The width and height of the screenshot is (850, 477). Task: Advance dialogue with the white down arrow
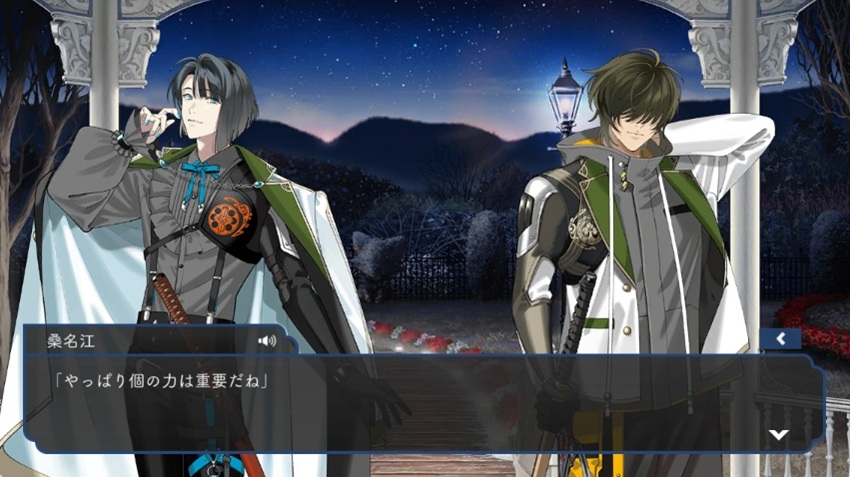coord(778,434)
